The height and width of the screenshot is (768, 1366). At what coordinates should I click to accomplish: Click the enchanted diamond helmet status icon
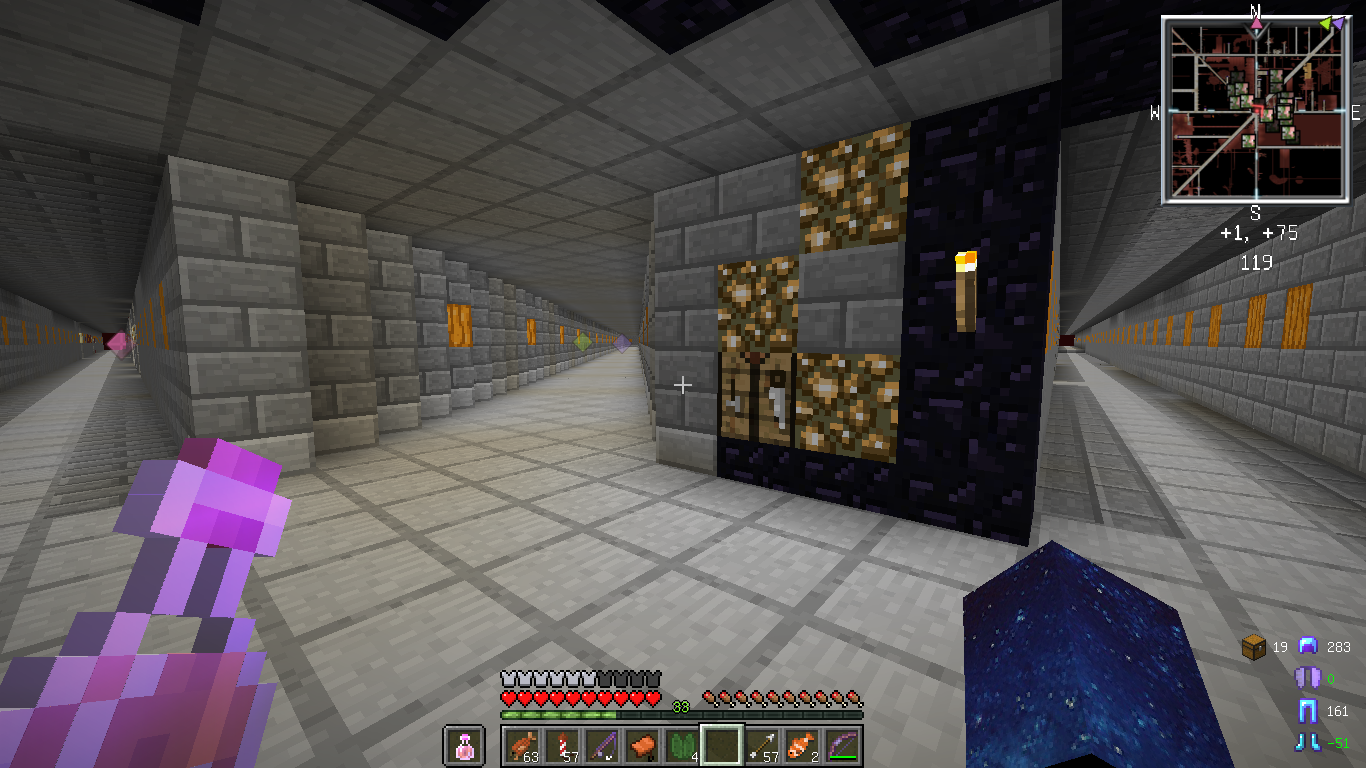click(1308, 647)
